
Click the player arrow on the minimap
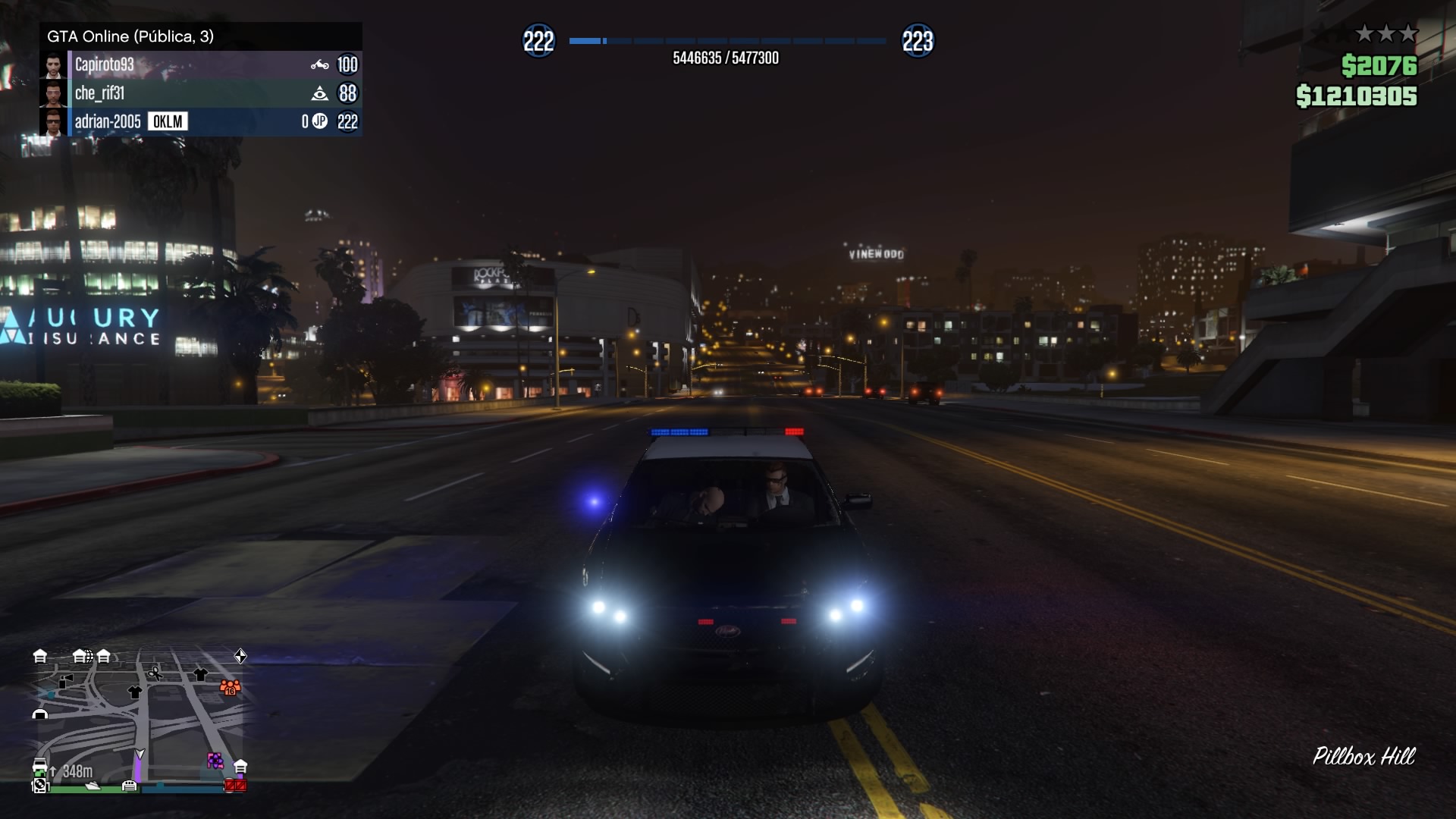point(140,754)
